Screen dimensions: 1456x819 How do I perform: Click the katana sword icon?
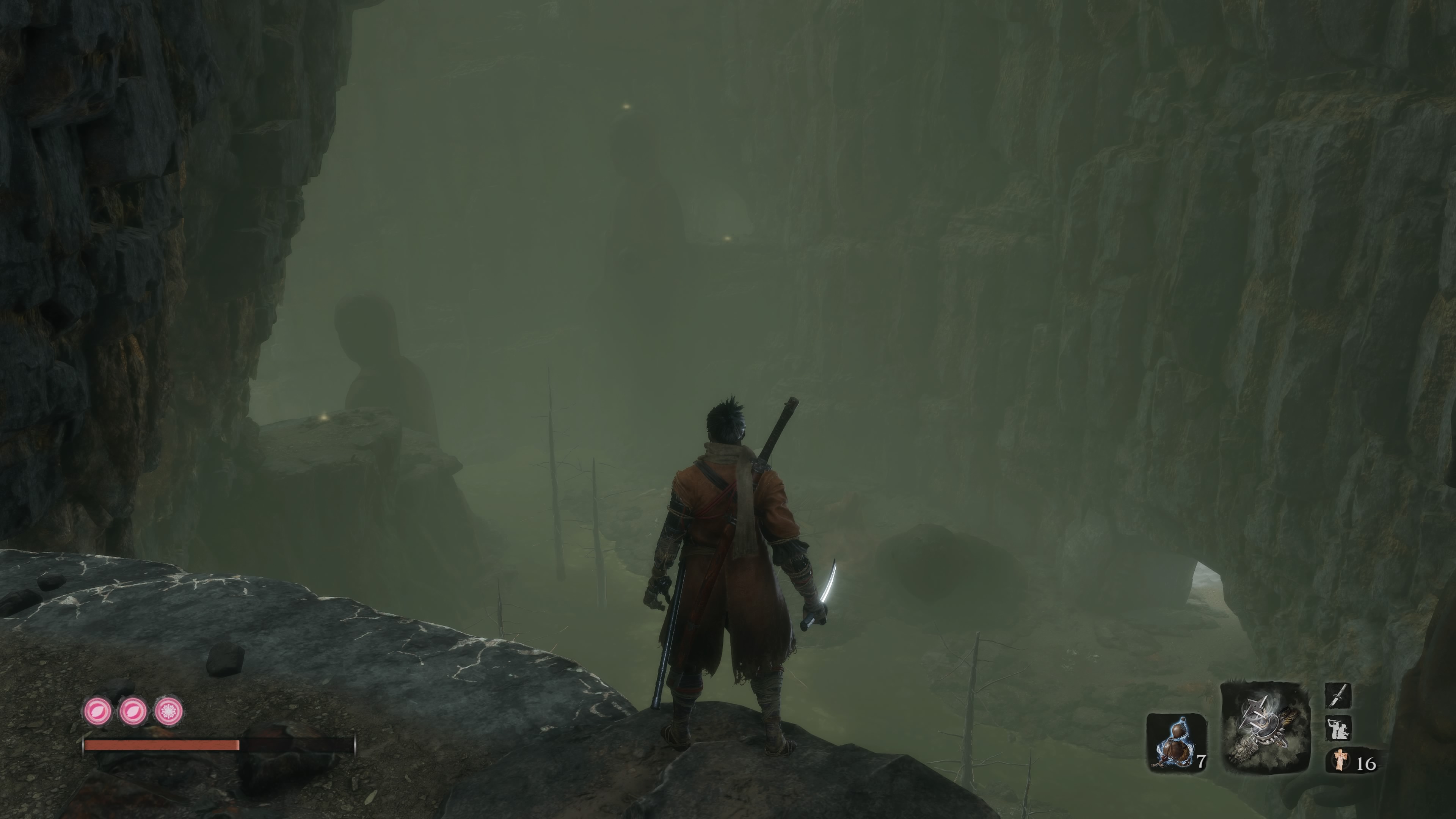[x=1338, y=695]
